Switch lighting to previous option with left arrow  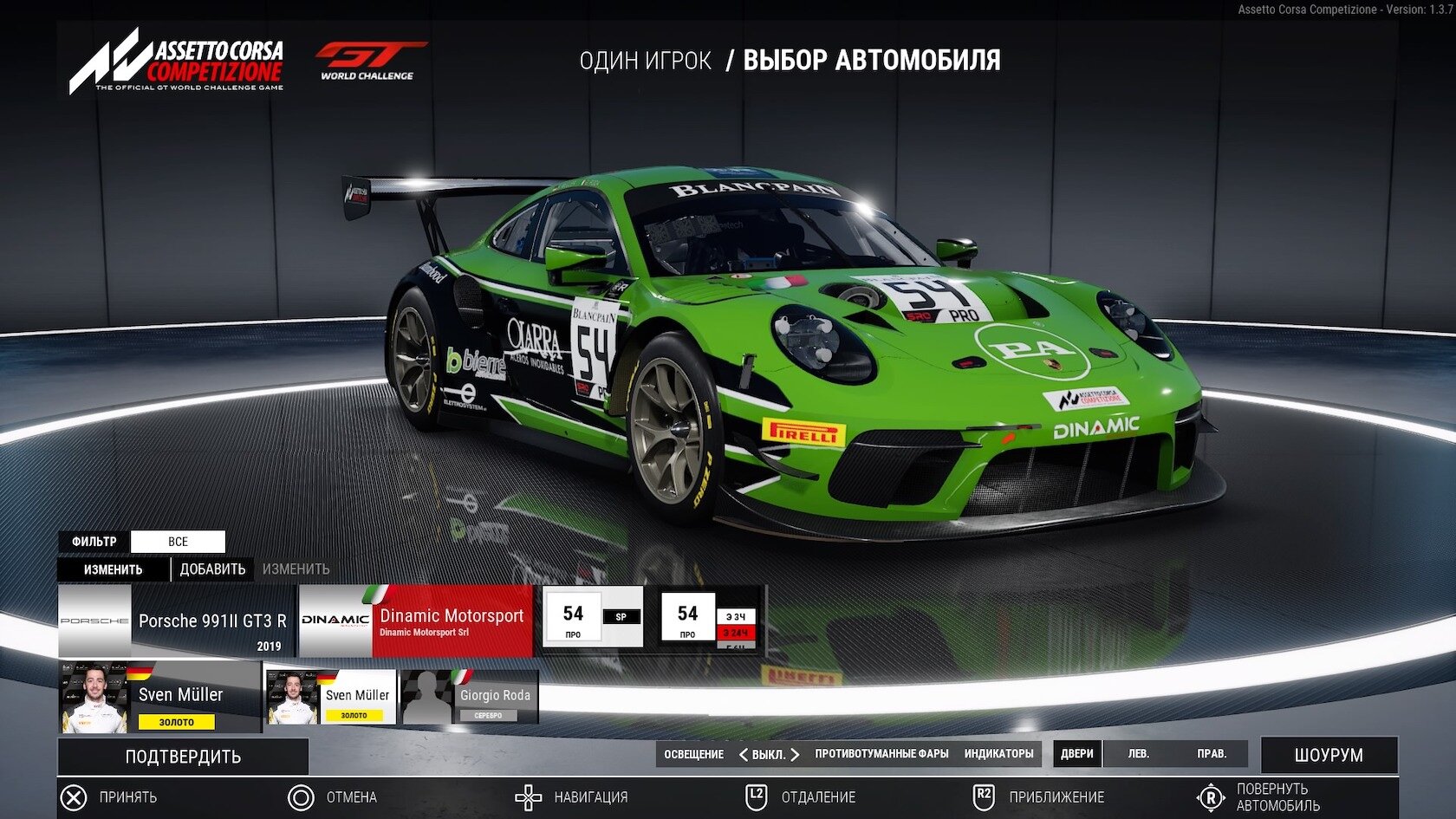pos(743,755)
